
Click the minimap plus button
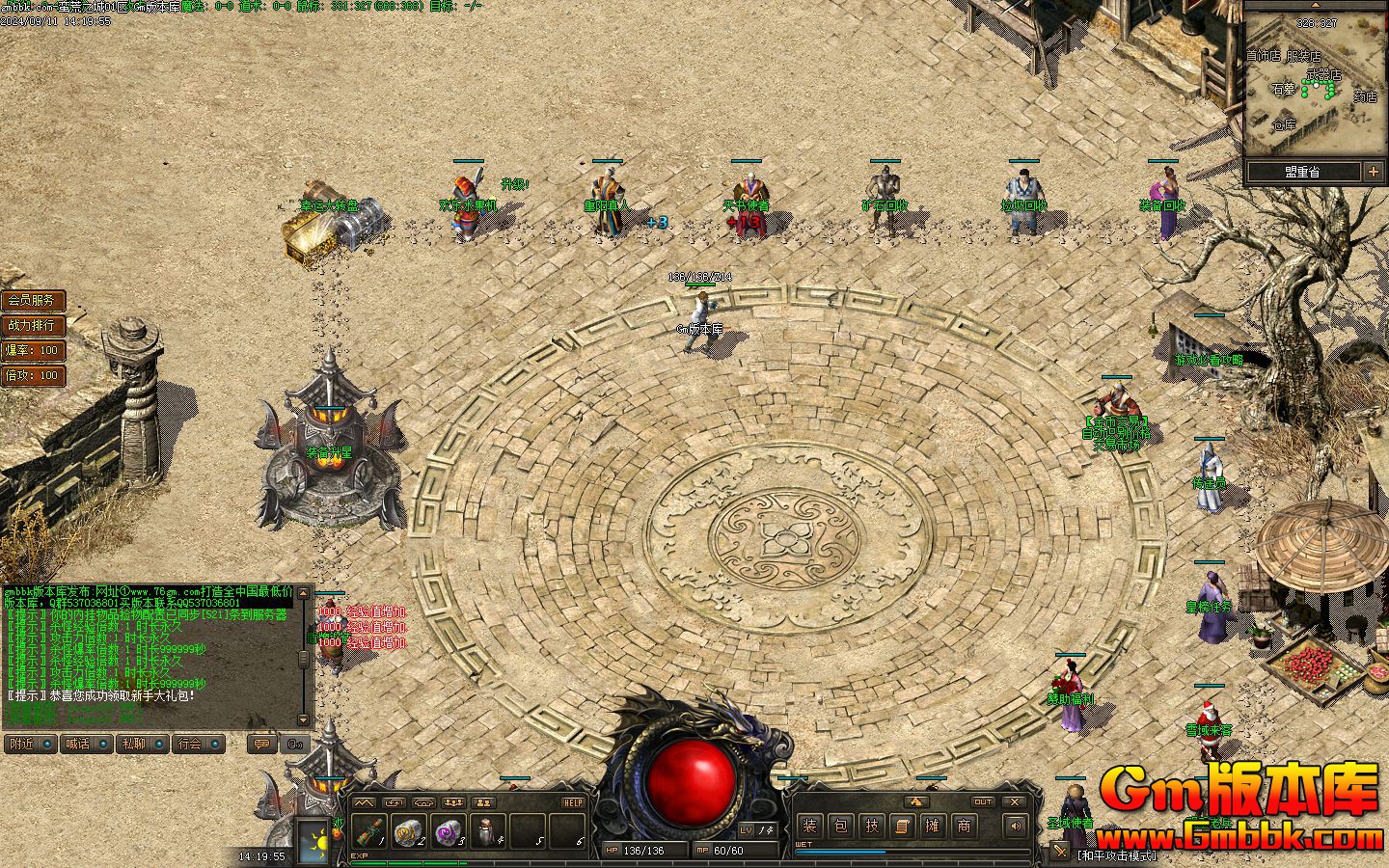pos(1374,172)
